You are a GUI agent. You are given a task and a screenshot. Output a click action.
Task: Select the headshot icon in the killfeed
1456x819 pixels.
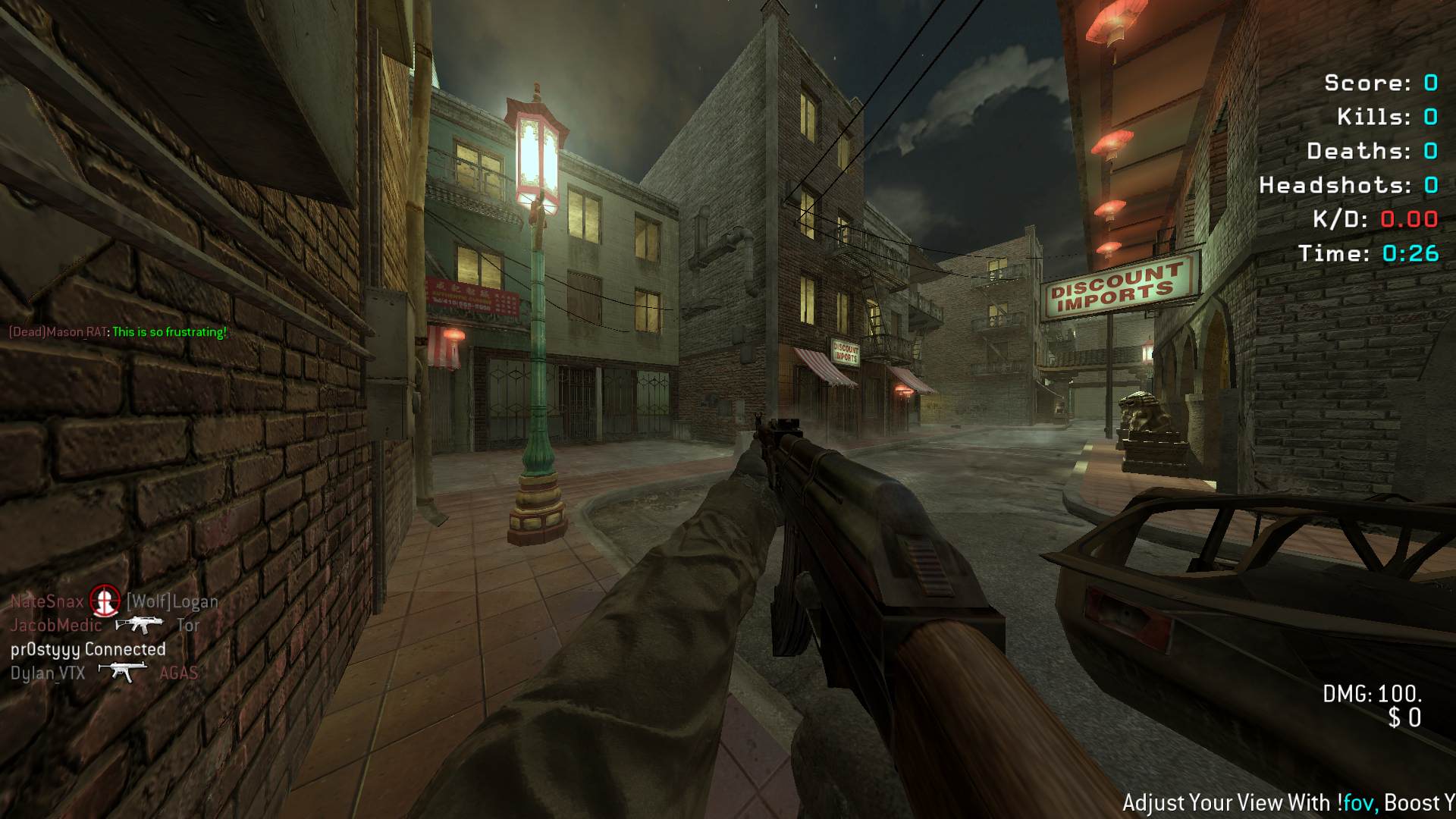point(105,601)
